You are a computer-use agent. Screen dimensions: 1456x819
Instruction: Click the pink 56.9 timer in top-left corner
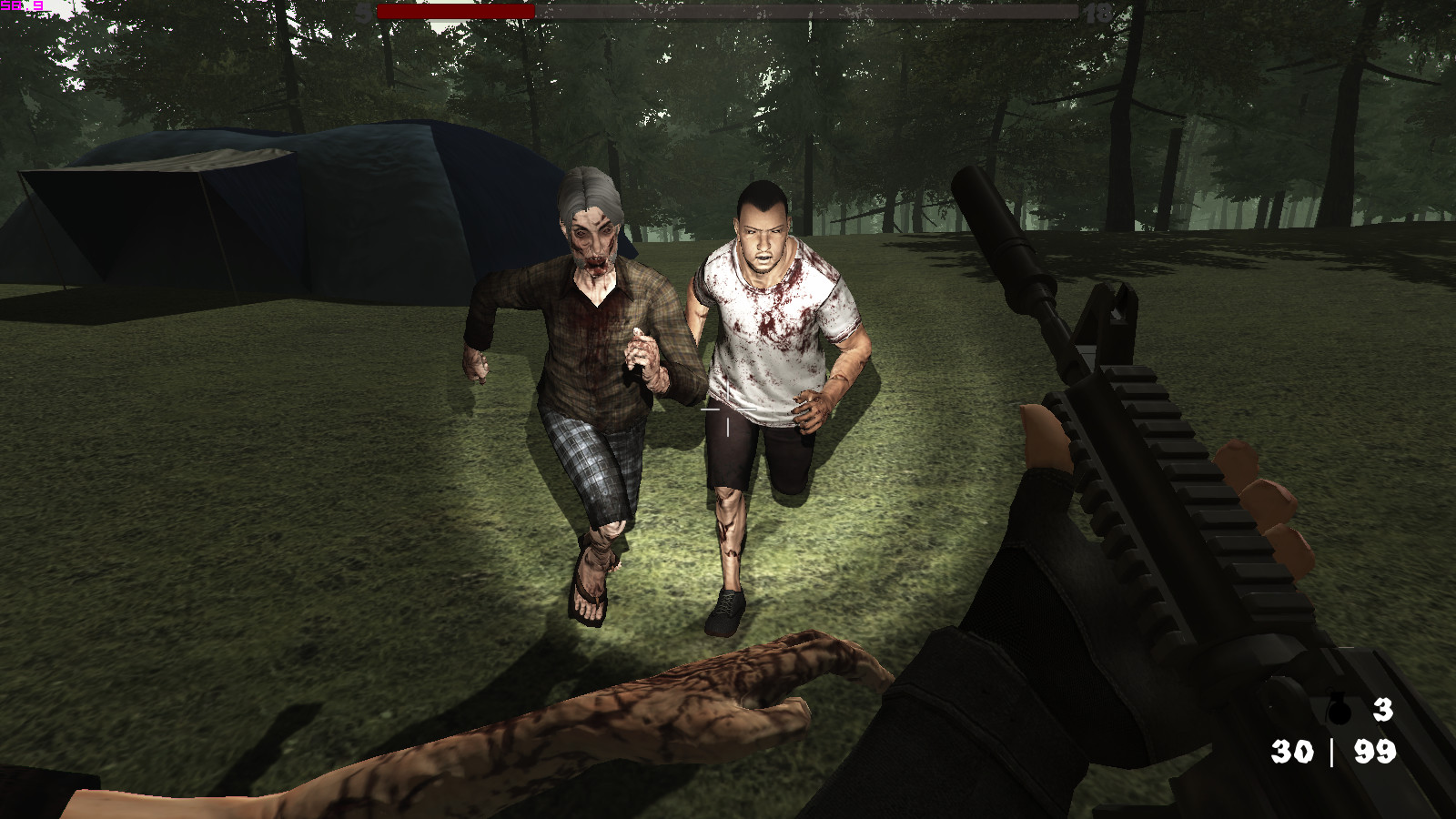tap(23, 7)
